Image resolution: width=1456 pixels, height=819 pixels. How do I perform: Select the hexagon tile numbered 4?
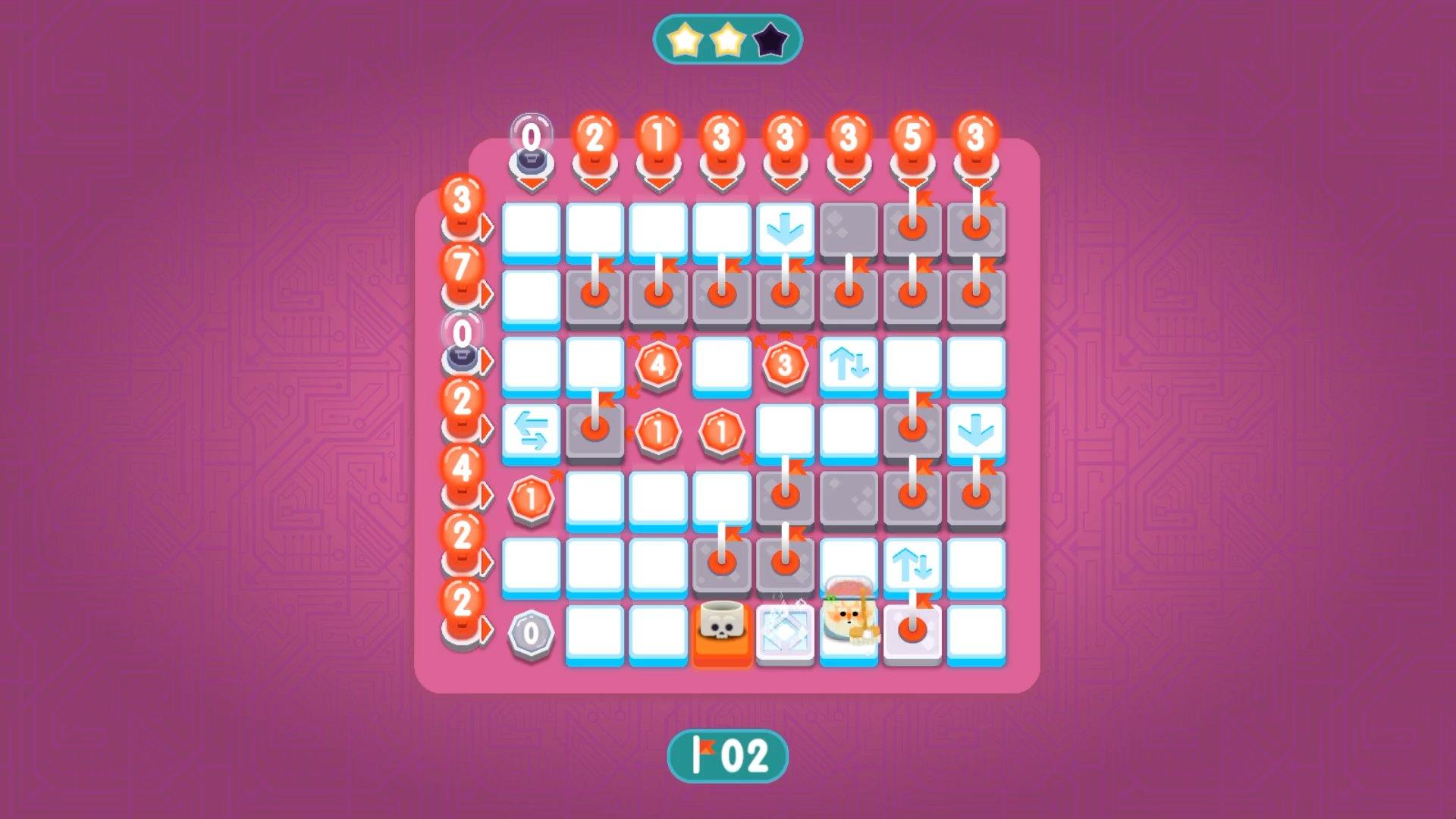pyautogui.click(x=658, y=364)
